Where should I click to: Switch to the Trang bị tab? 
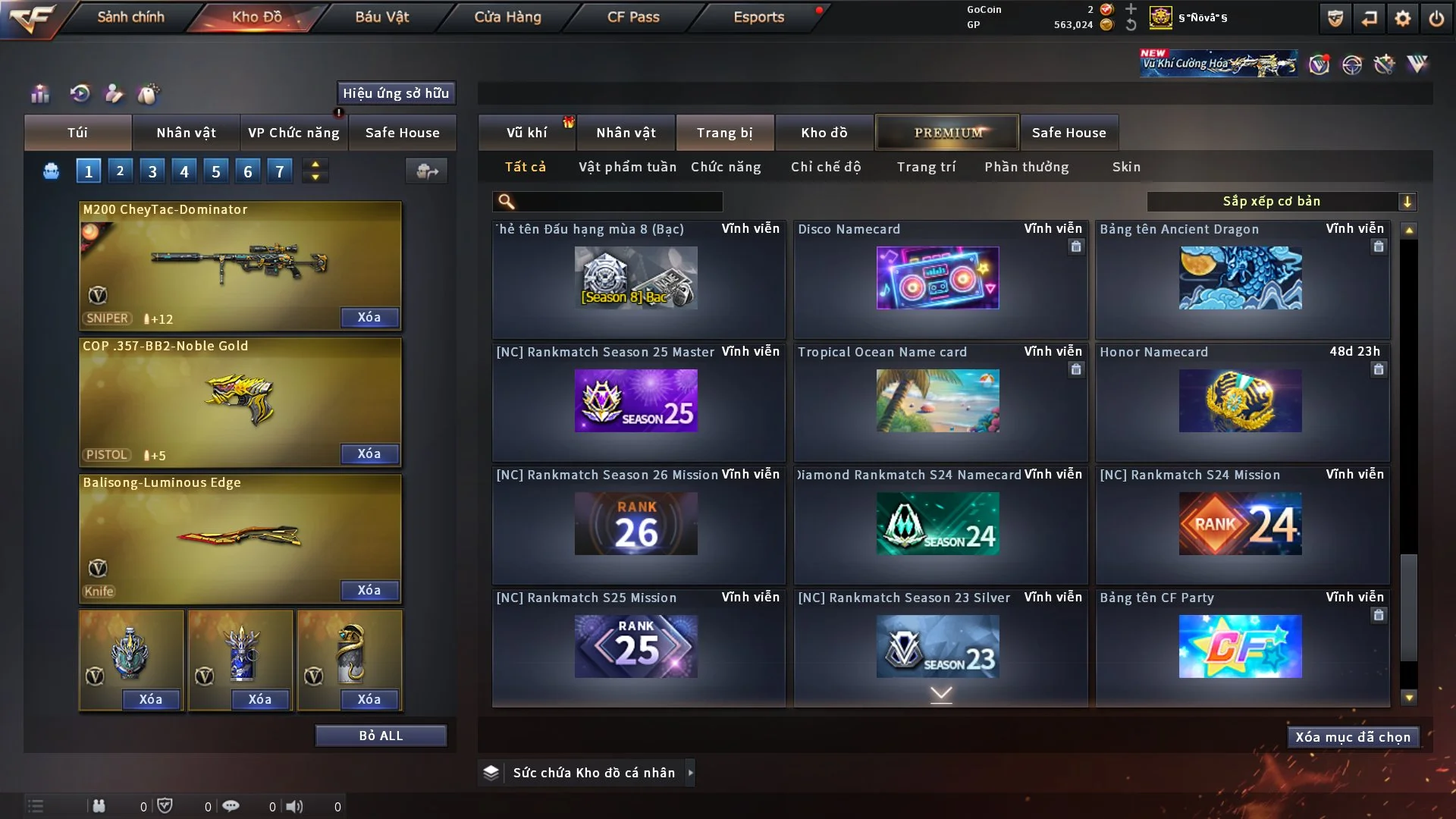[724, 133]
